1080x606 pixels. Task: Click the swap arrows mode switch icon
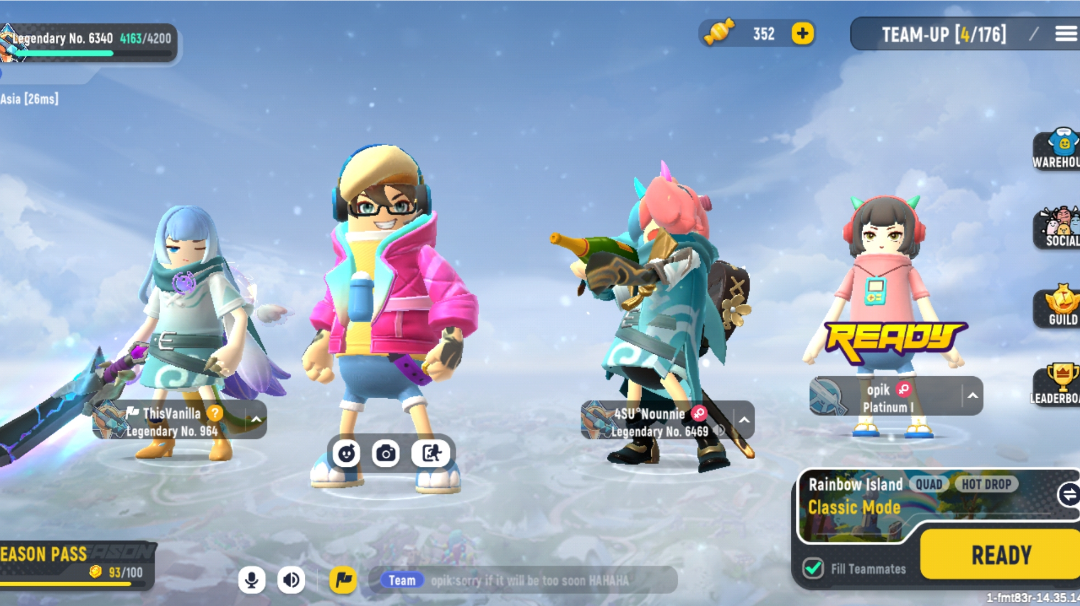click(x=1068, y=494)
